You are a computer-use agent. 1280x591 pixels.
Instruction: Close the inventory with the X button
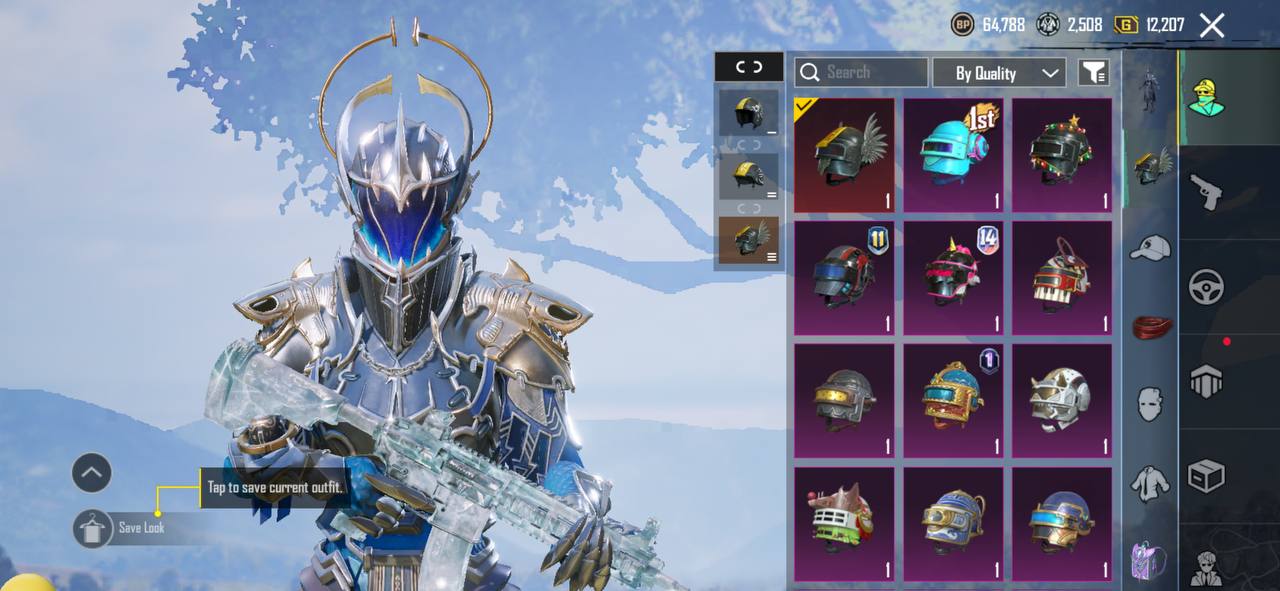[1212, 25]
